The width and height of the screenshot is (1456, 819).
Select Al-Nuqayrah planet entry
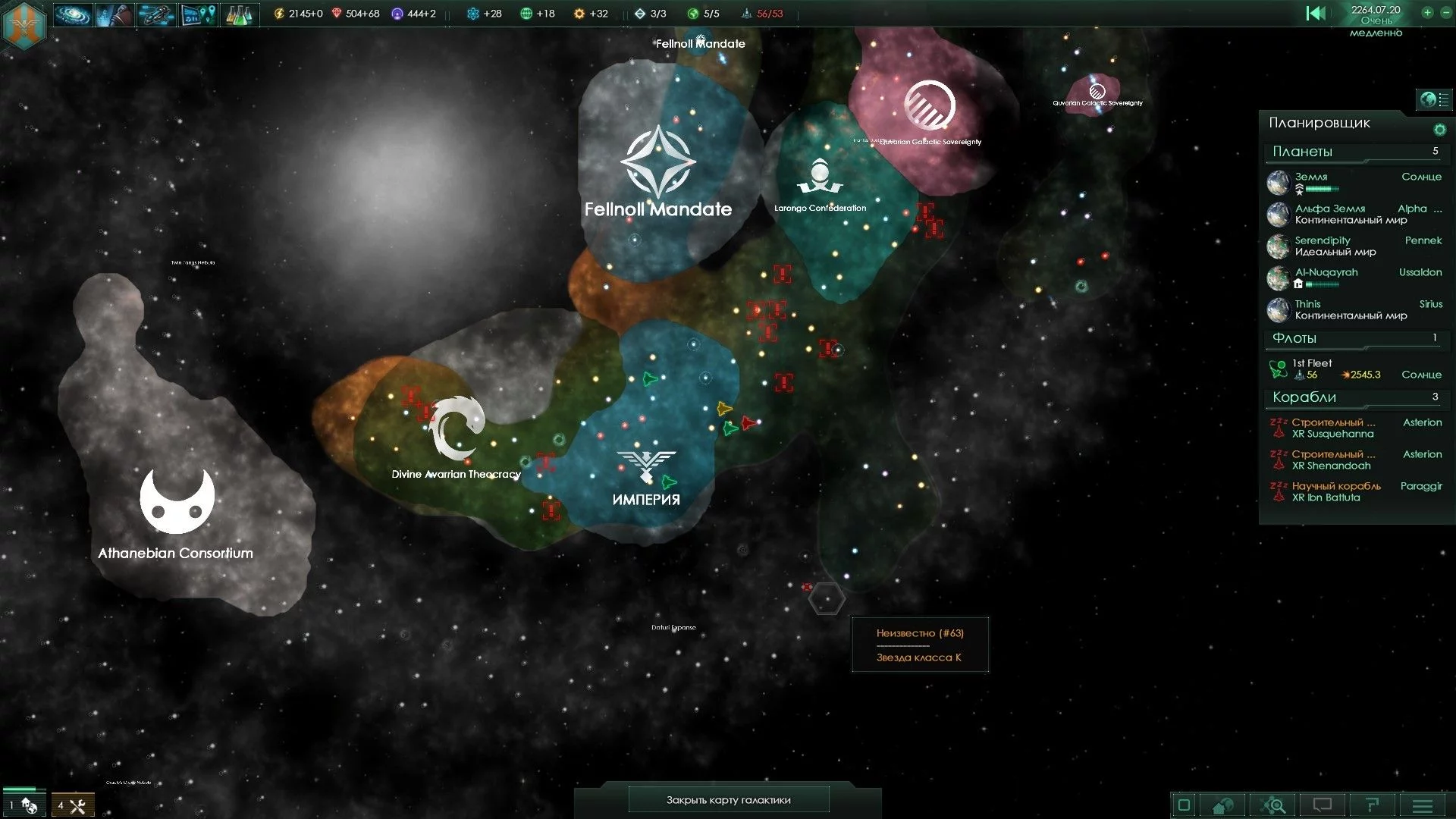click(x=1326, y=272)
